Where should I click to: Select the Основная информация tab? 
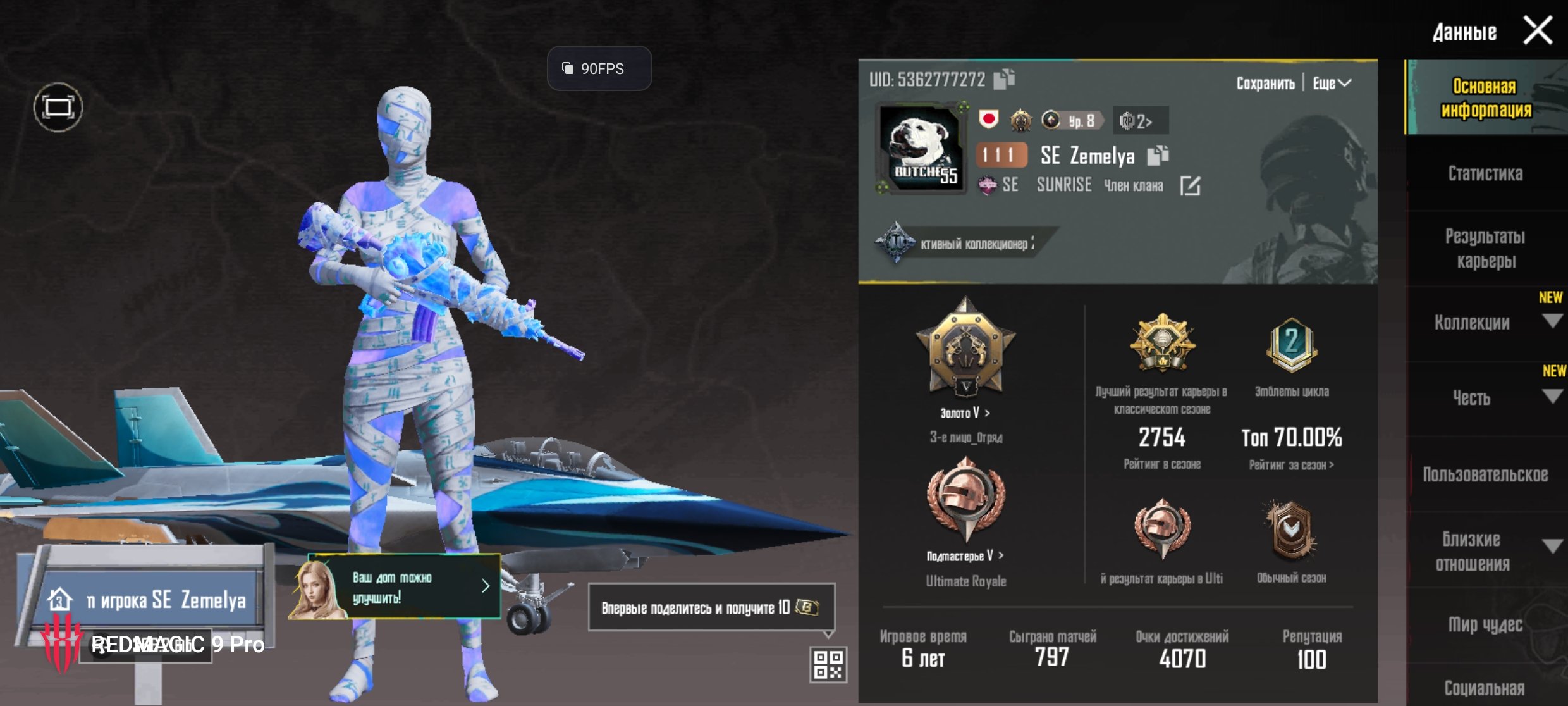(x=1485, y=98)
